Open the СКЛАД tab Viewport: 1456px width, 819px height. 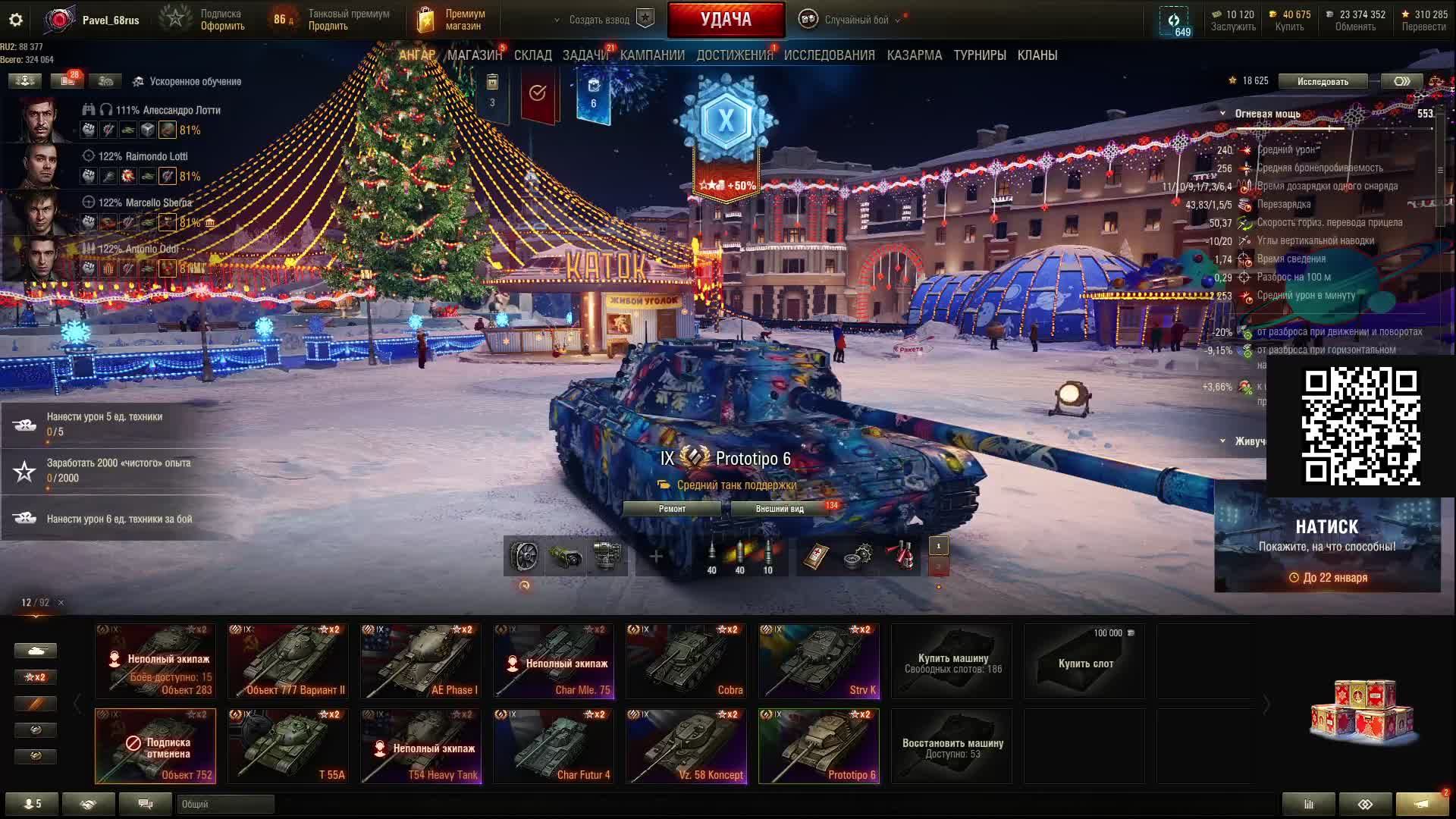pyautogui.click(x=532, y=55)
